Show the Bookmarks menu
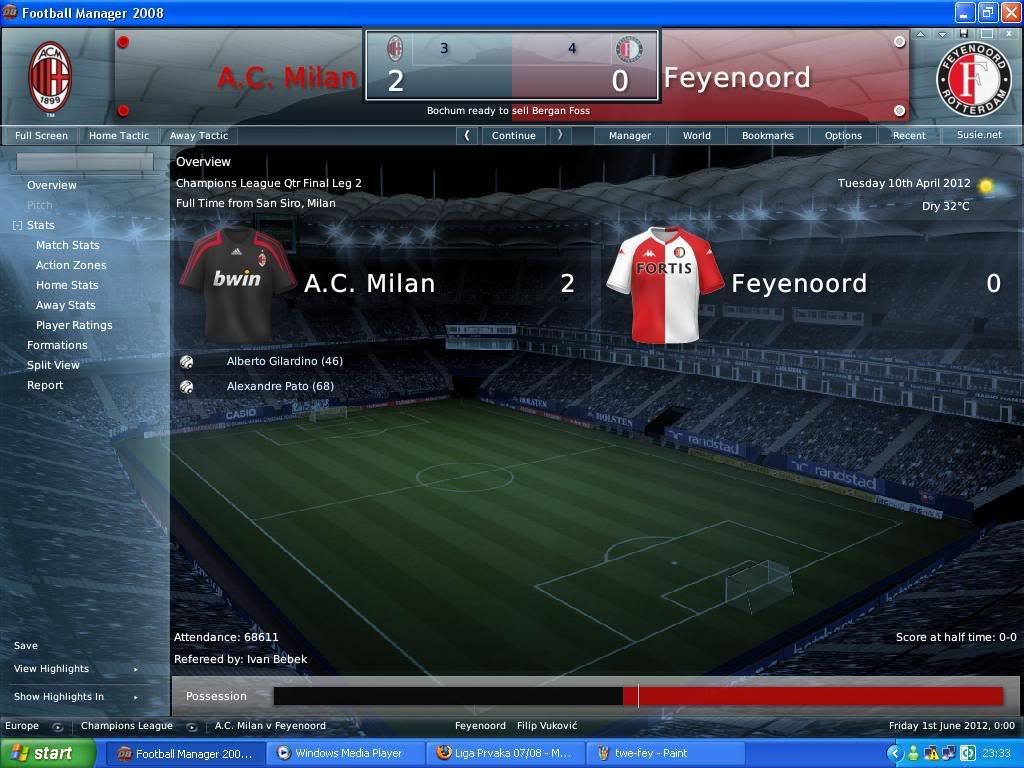 [768, 135]
